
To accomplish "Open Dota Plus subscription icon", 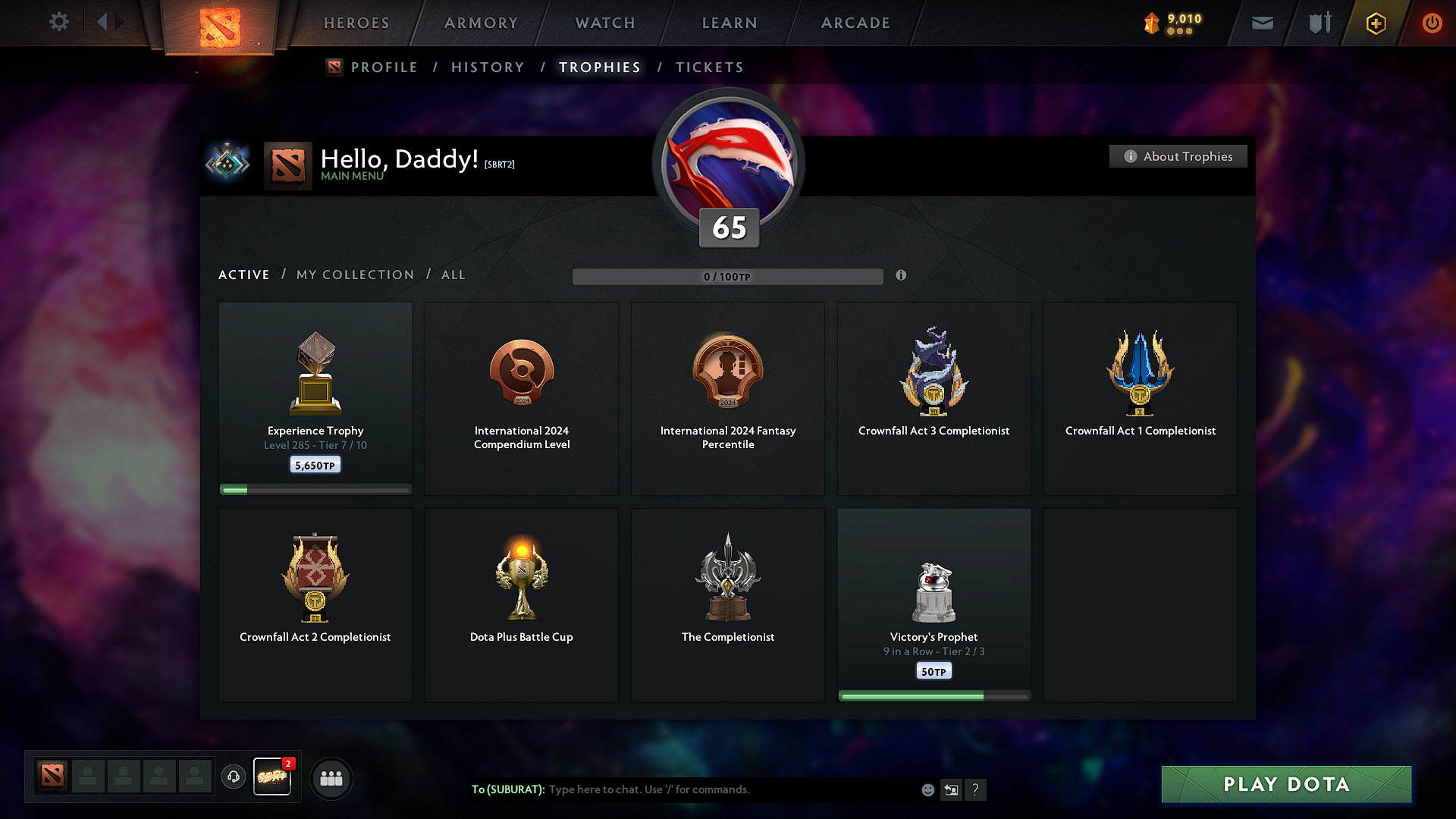I will (x=1375, y=23).
